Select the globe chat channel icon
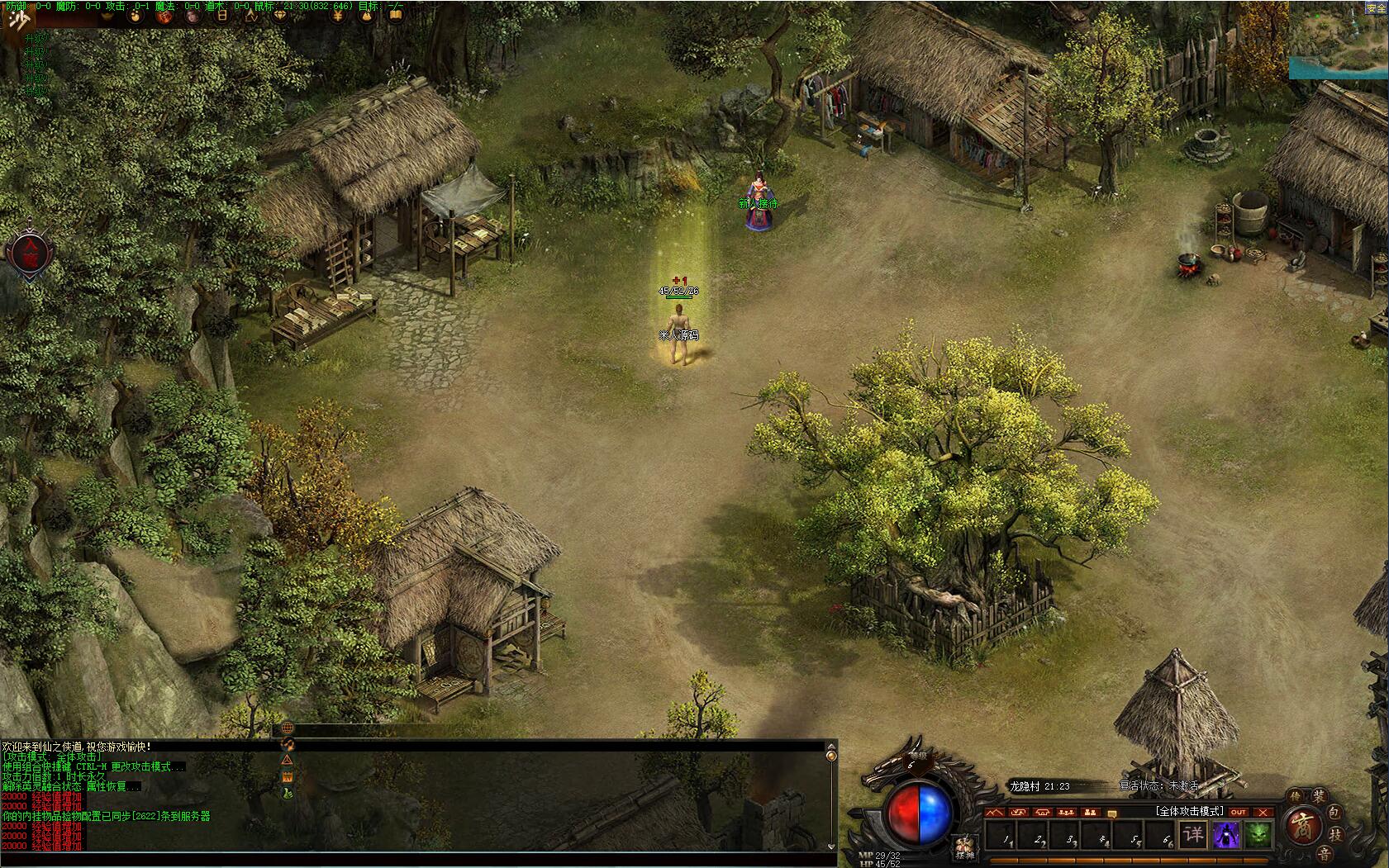Screen dimensions: 1389x868 (287, 728)
